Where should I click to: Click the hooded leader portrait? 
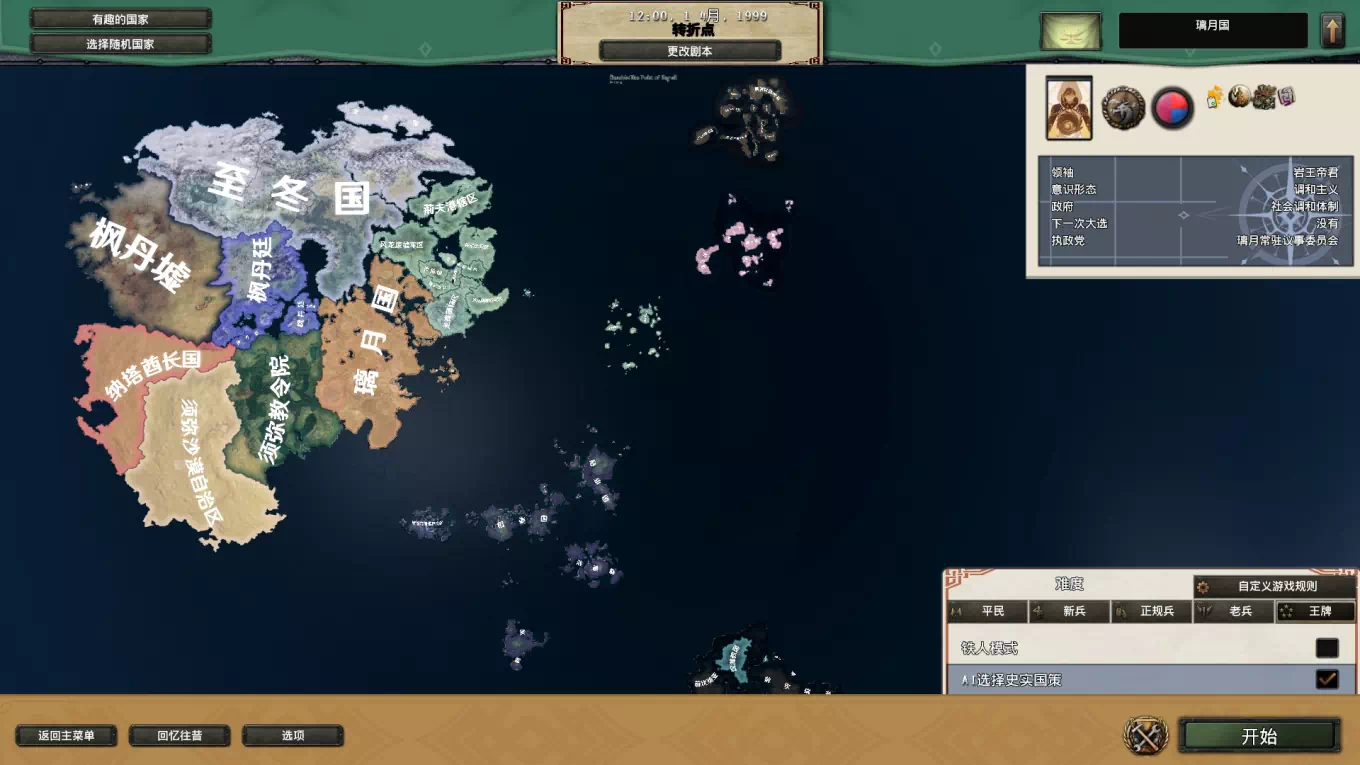1069,108
